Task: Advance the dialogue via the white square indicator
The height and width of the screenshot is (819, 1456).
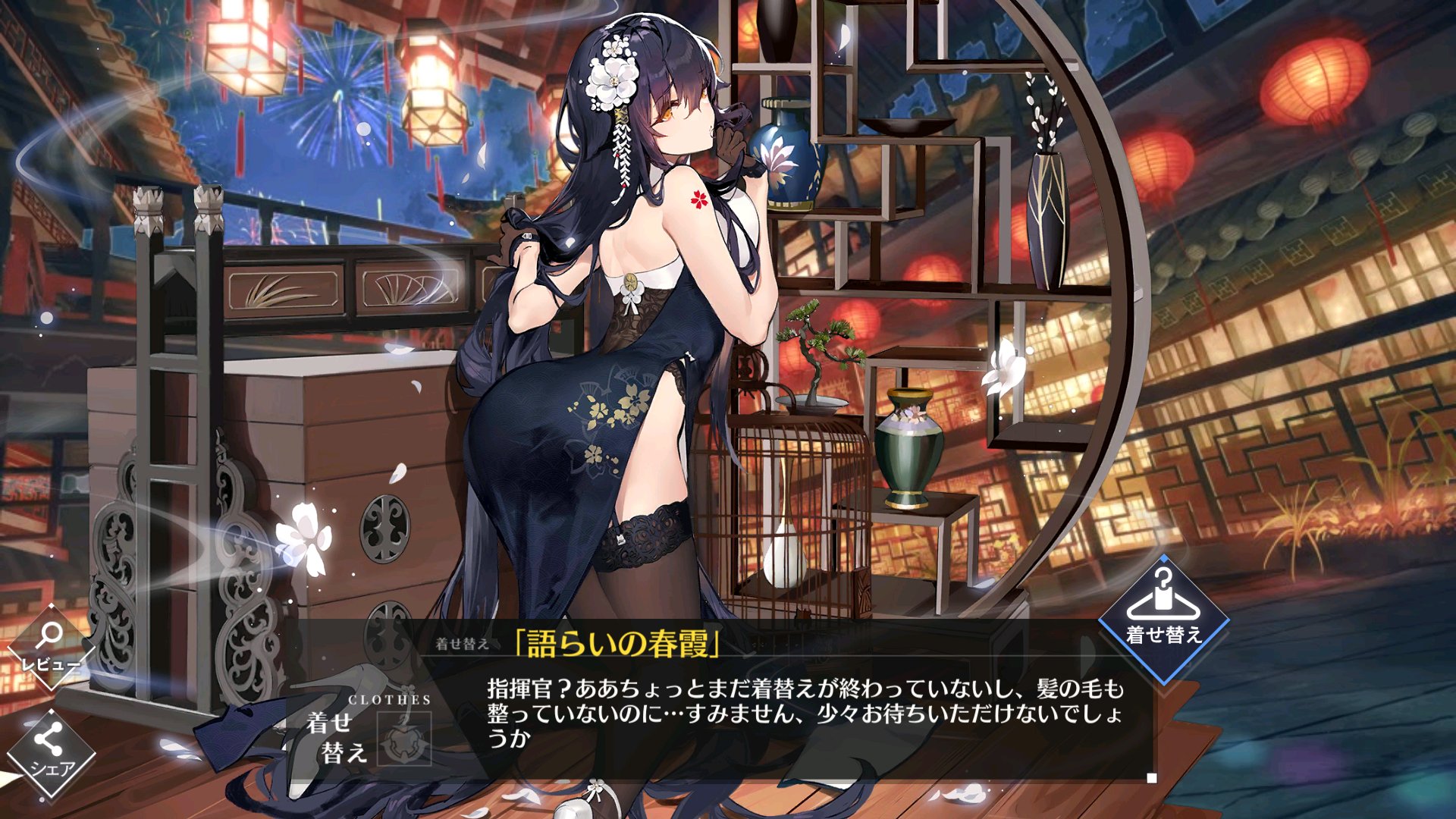Action: pyautogui.click(x=1152, y=778)
